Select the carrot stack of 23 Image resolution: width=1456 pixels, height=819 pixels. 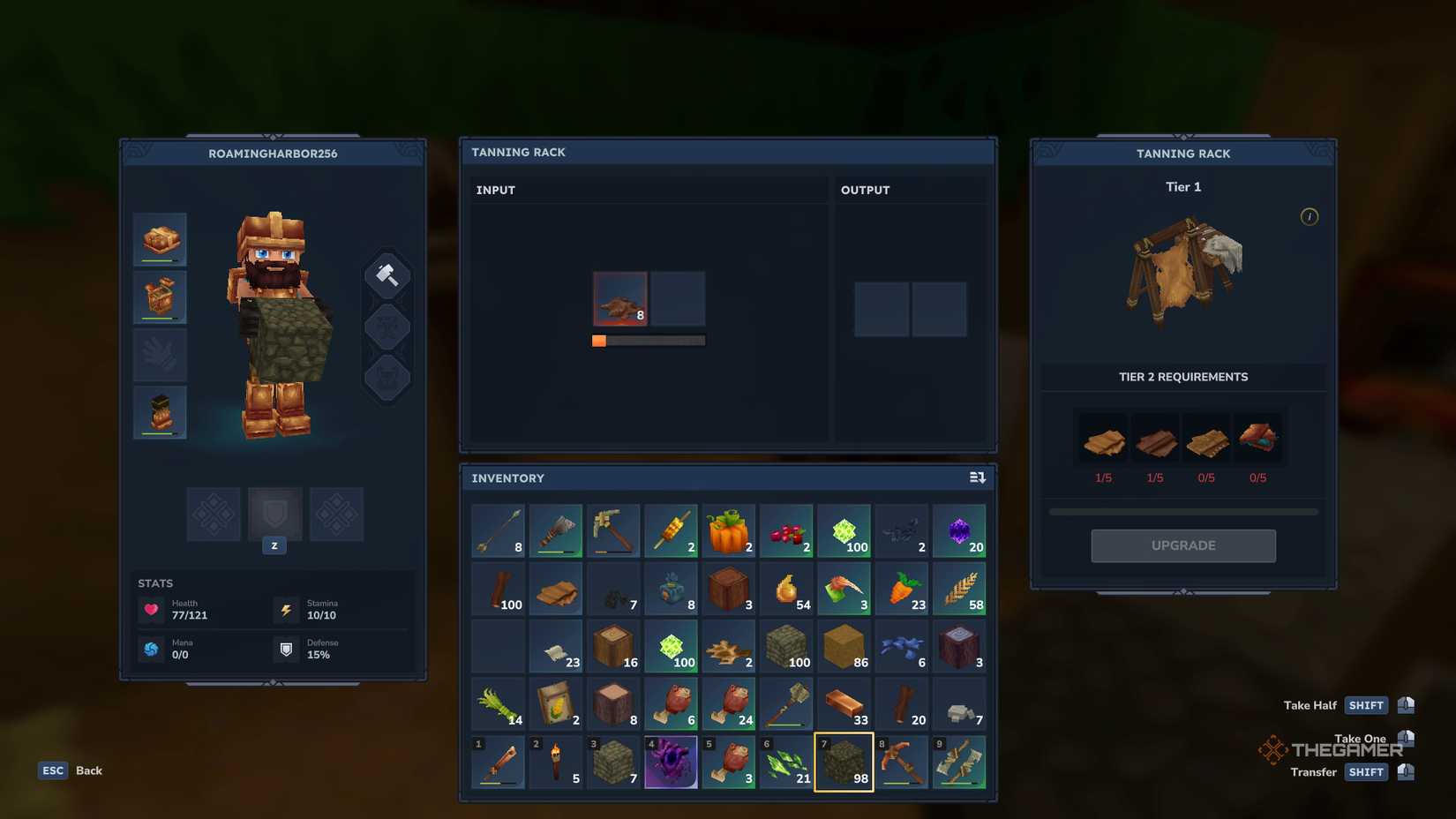[x=901, y=588]
